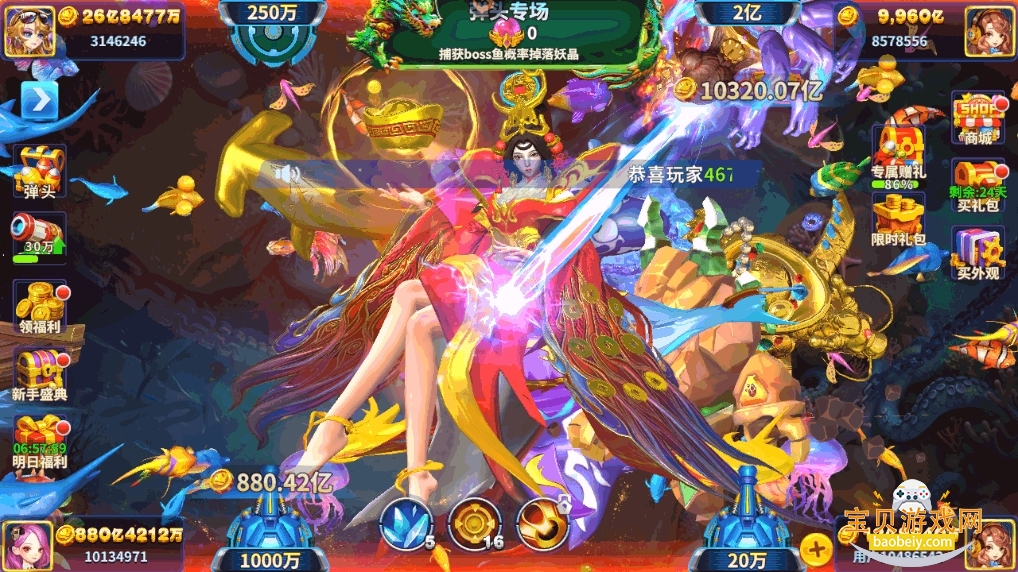The image size is (1018, 572).
Task: Open the 新手盛典 treasure chest event
Action: click(39, 370)
